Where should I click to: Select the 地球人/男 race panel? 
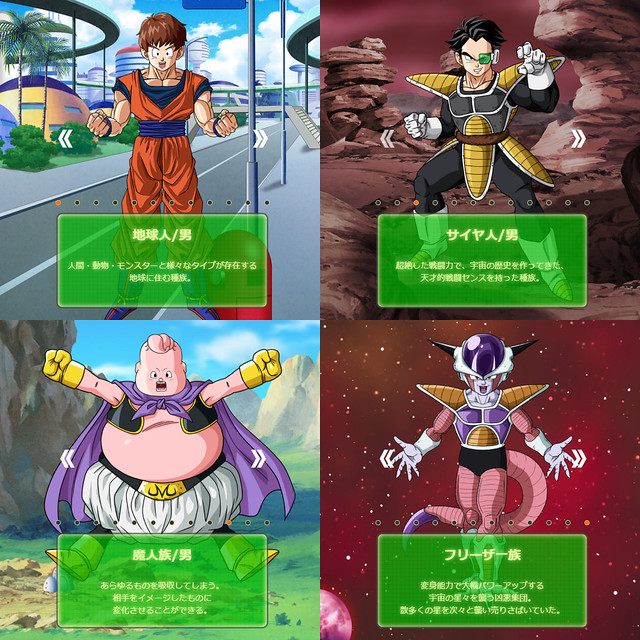pos(161,258)
